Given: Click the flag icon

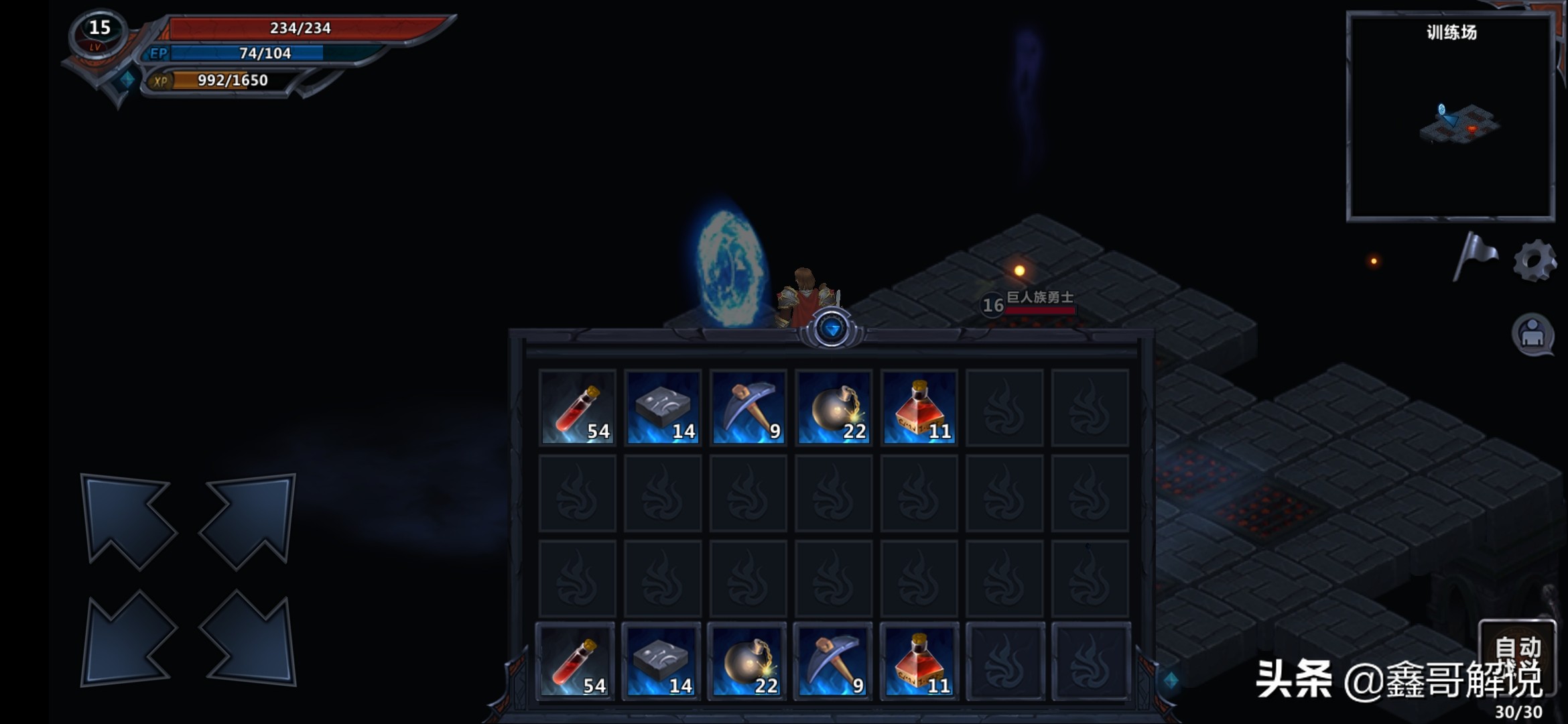Looking at the screenshot, I should click(x=1475, y=256).
